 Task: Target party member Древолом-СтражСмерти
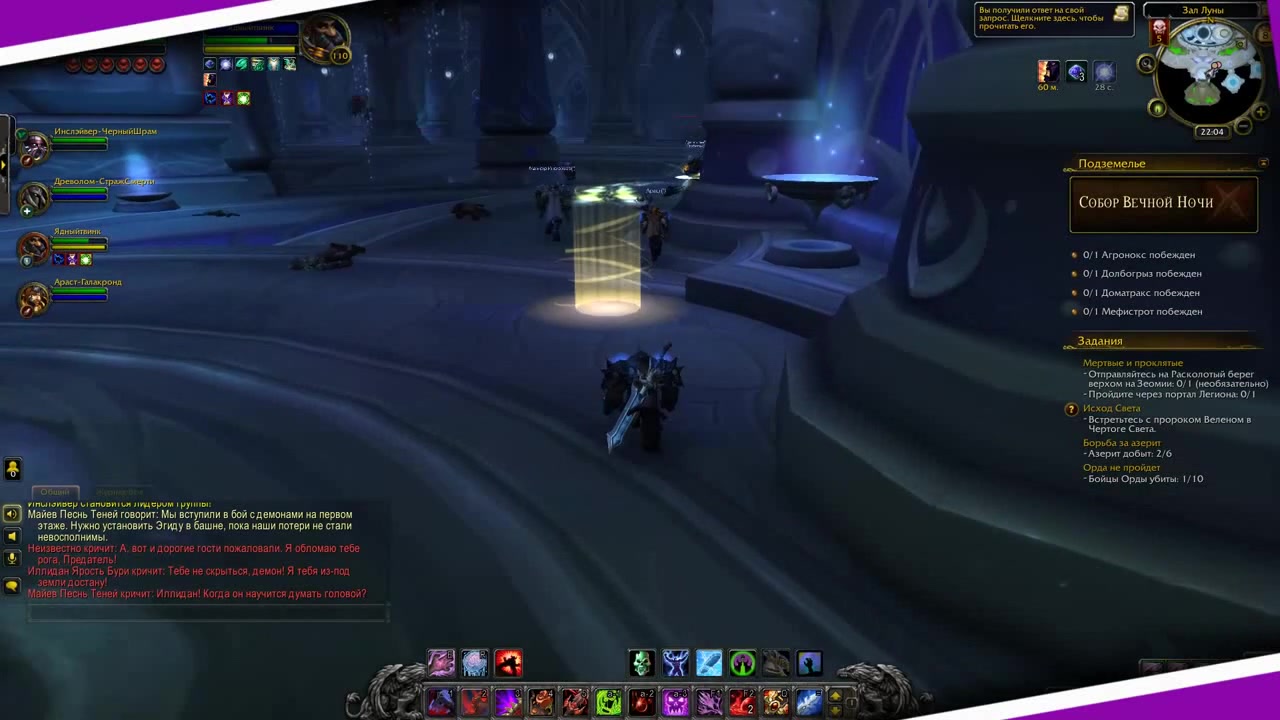36,197
